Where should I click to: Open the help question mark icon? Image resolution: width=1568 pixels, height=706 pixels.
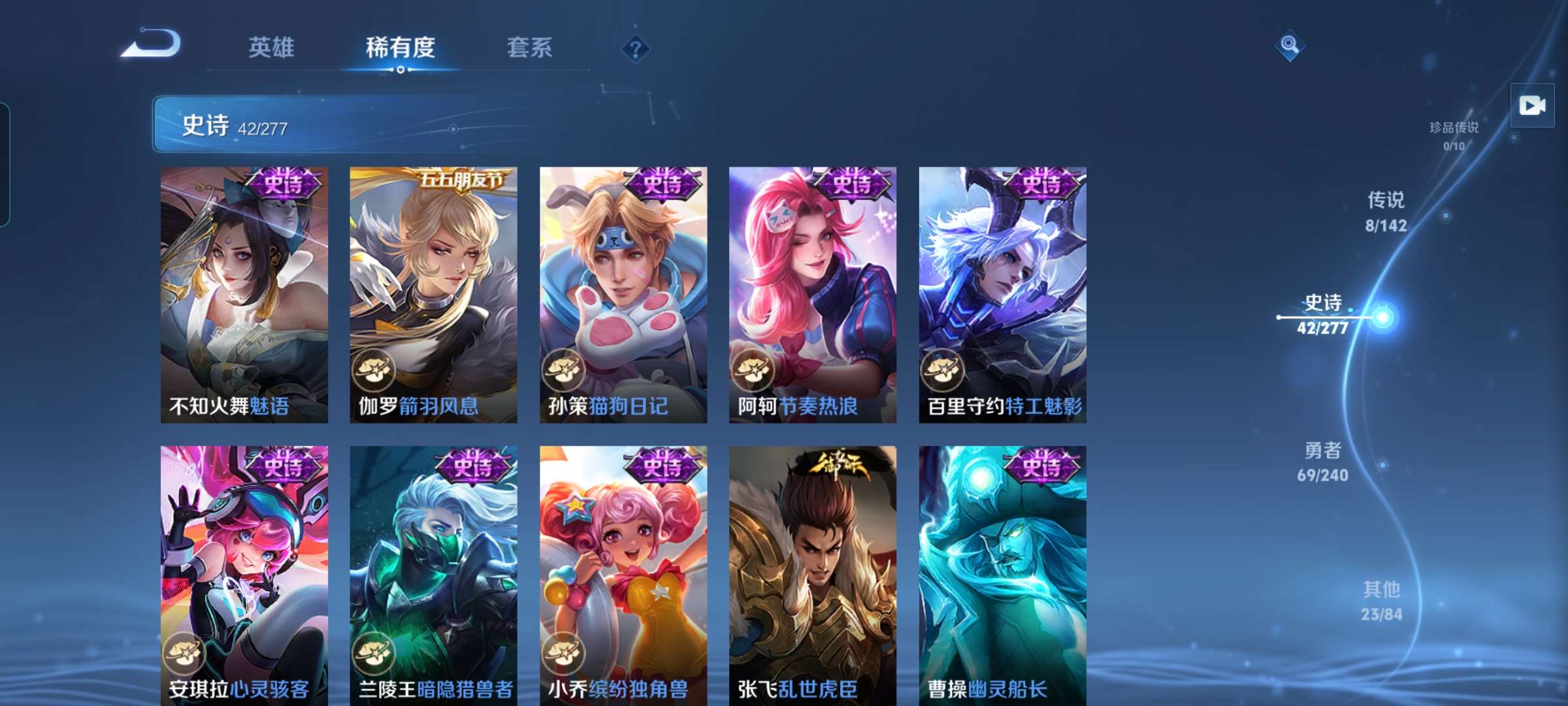click(636, 48)
